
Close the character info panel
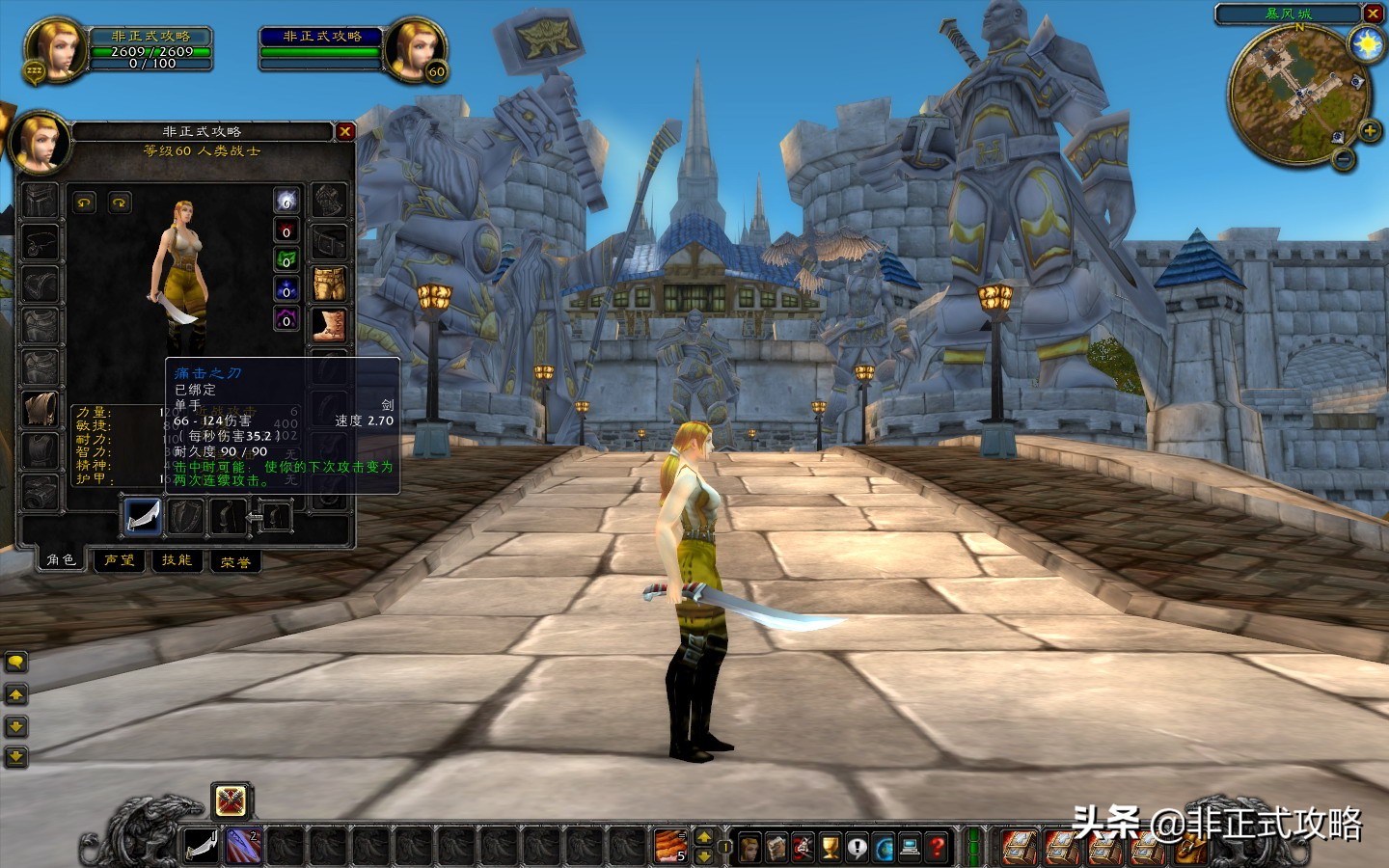coord(345,131)
